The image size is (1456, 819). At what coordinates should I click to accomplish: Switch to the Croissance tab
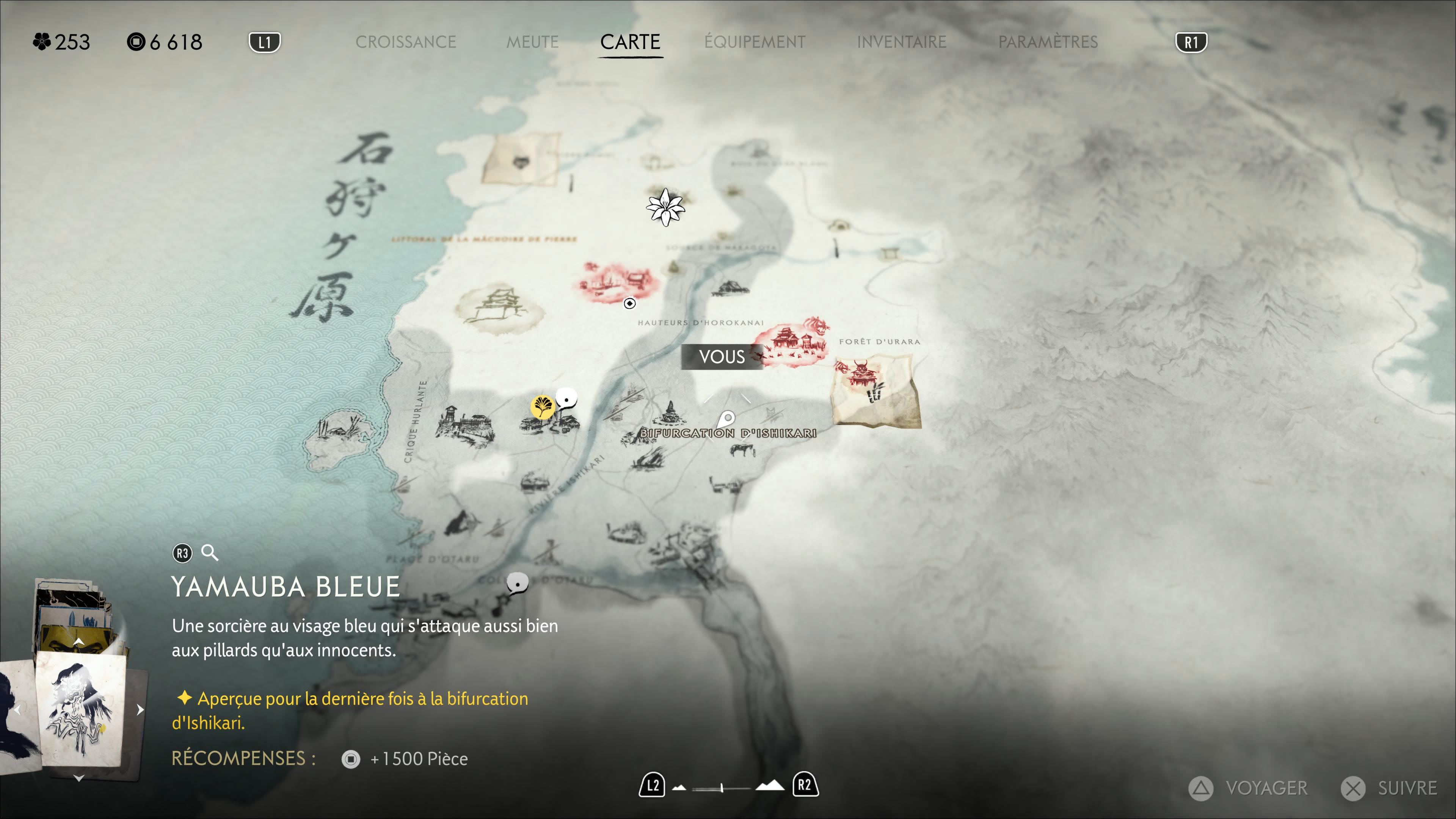(x=405, y=42)
